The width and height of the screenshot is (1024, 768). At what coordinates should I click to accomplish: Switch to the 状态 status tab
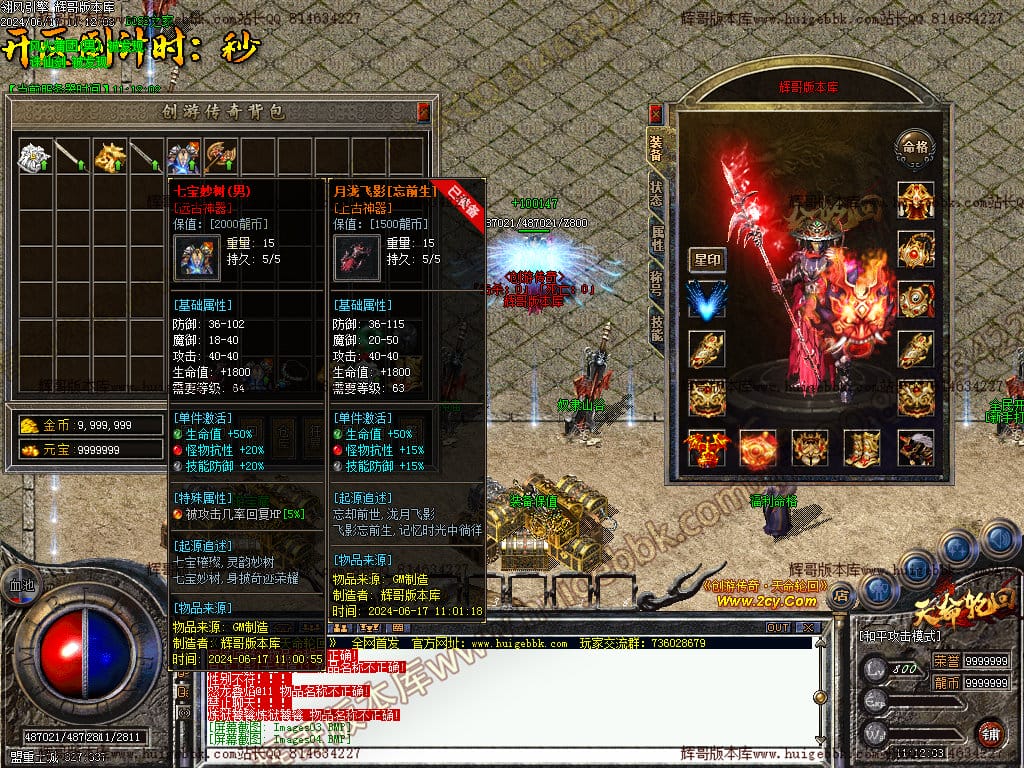656,195
